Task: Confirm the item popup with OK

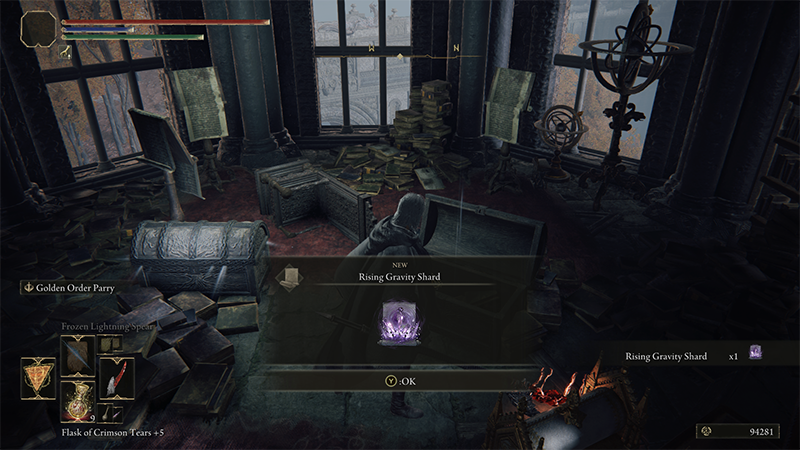Action: (400, 380)
